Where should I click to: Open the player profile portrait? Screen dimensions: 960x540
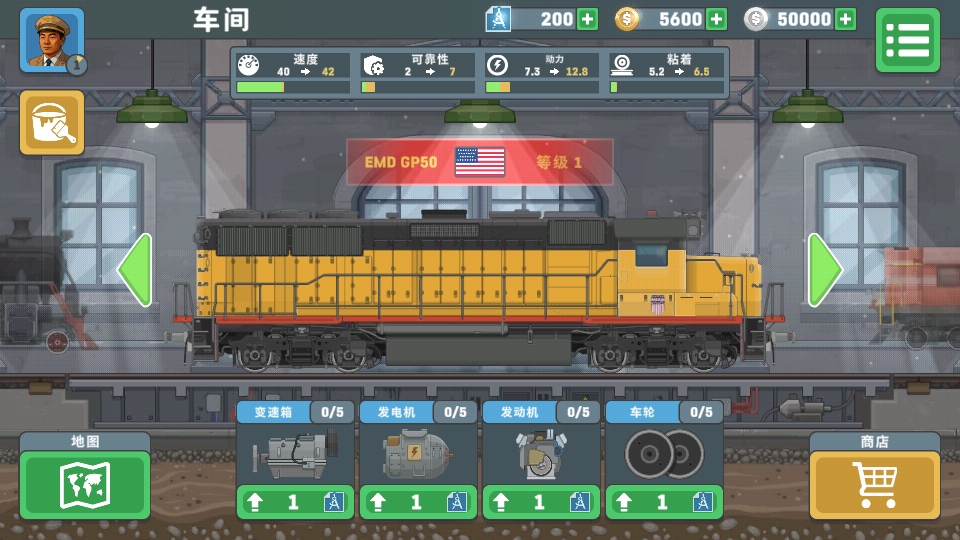(52, 41)
